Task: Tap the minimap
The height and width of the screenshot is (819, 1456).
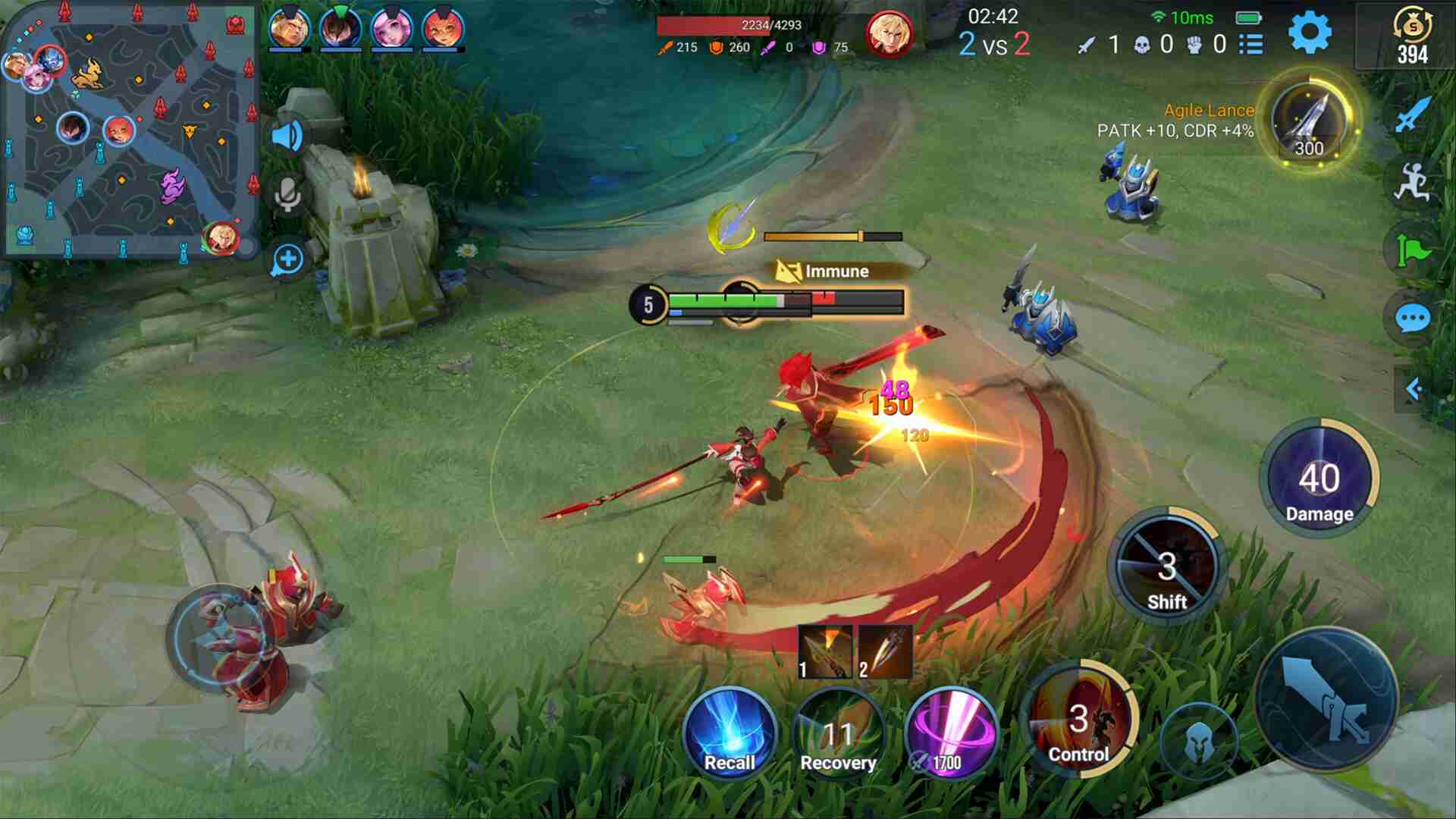Action: click(130, 129)
